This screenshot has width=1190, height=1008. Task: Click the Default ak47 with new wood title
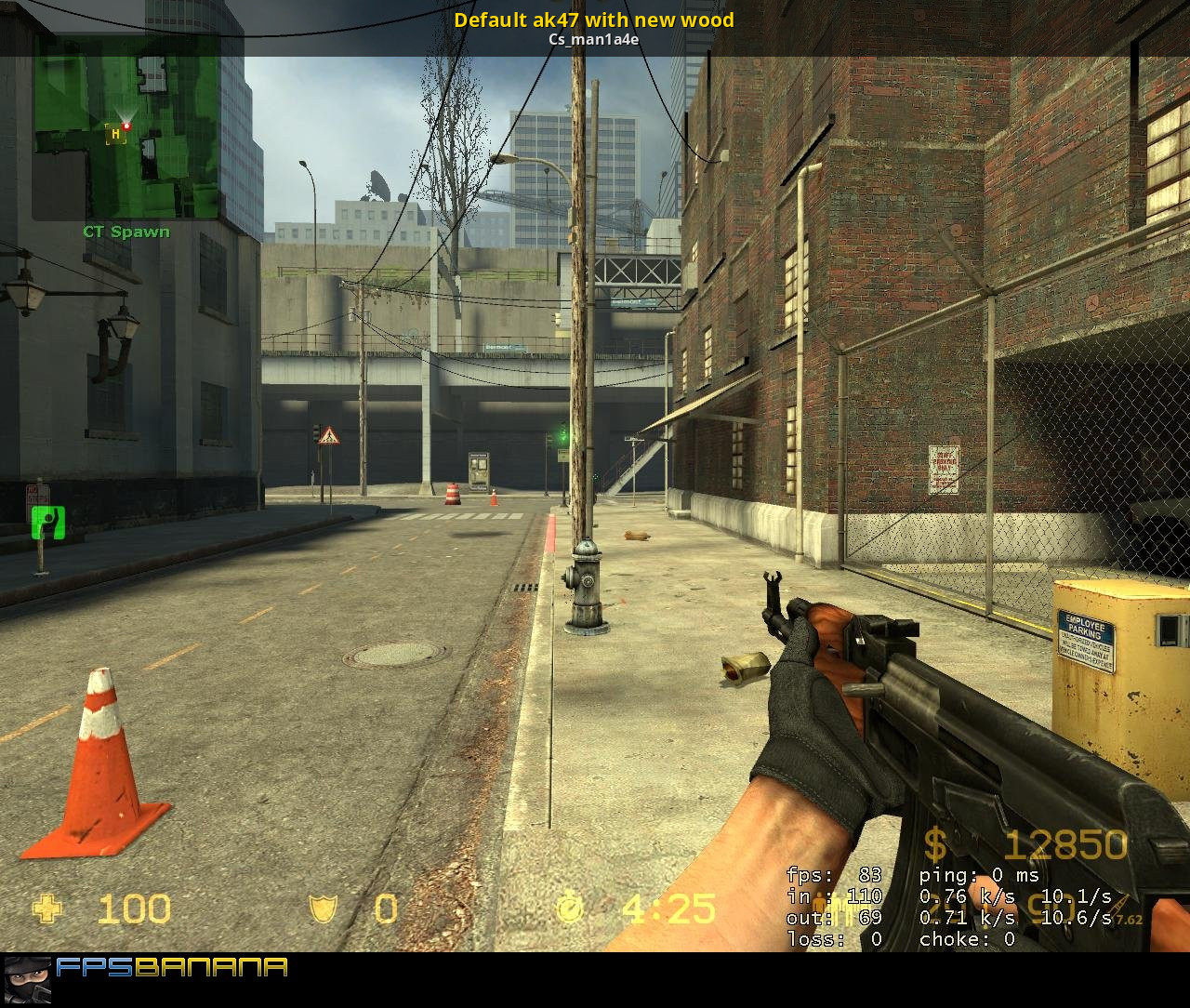pos(594,20)
